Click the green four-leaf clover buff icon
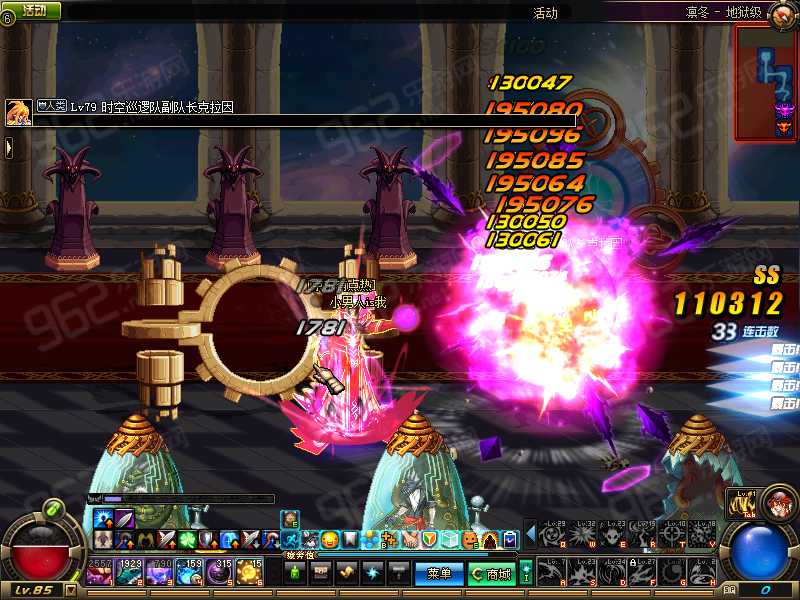 [x=183, y=540]
